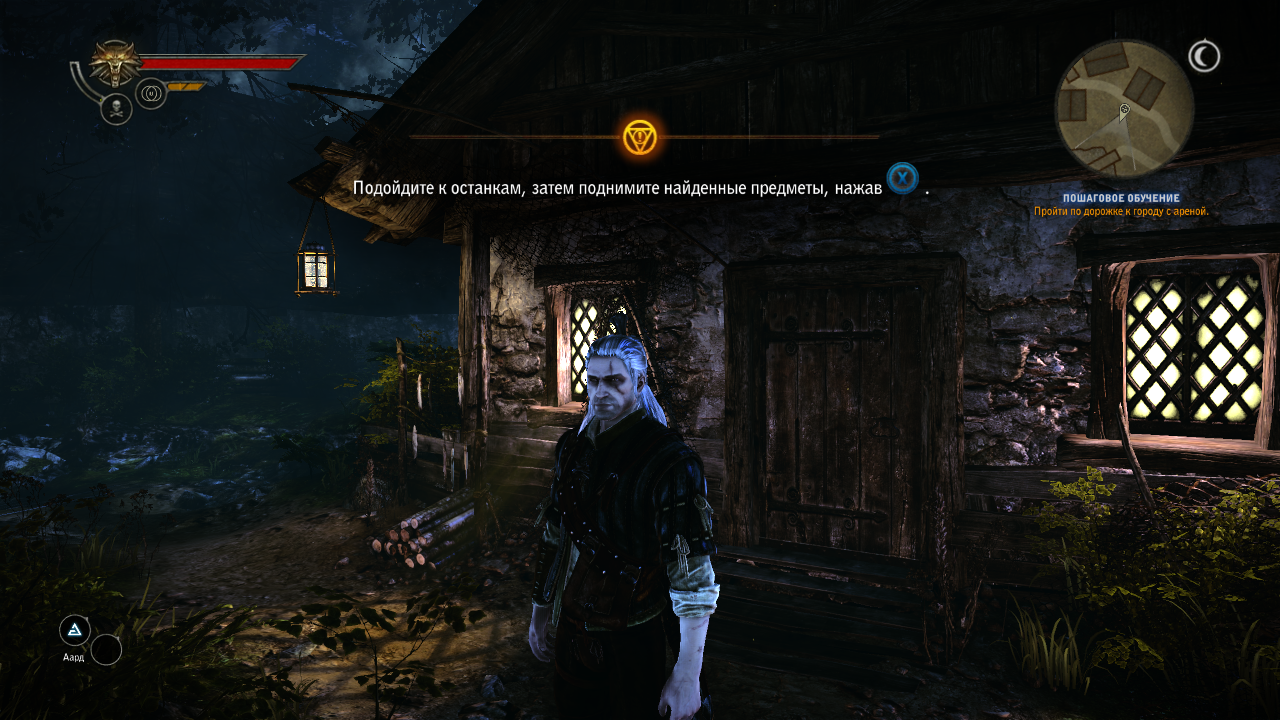Click the wolf medallion icon
This screenshot has height=720, width=1280.
coord(116,63)
